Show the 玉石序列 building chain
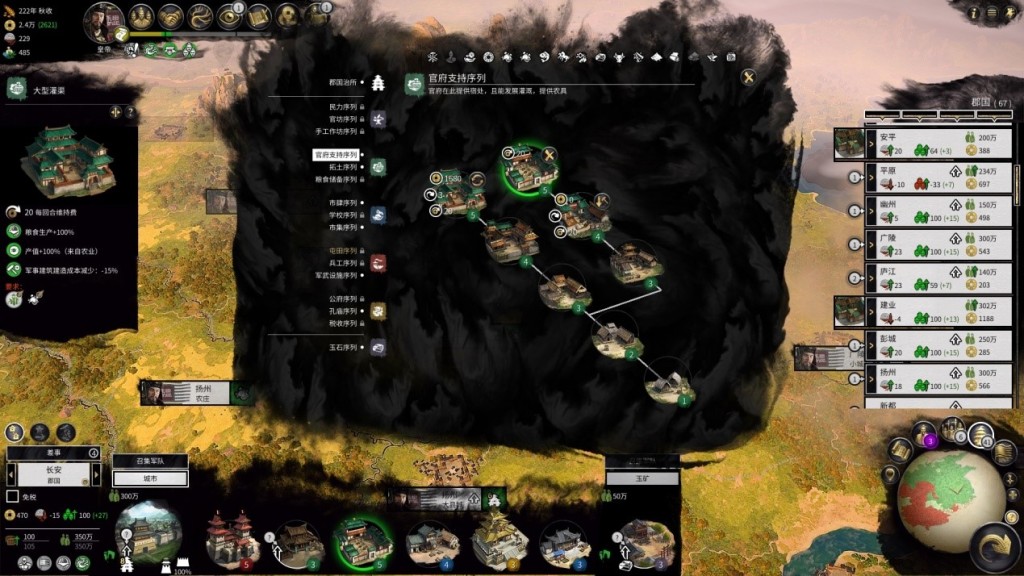 342,347
